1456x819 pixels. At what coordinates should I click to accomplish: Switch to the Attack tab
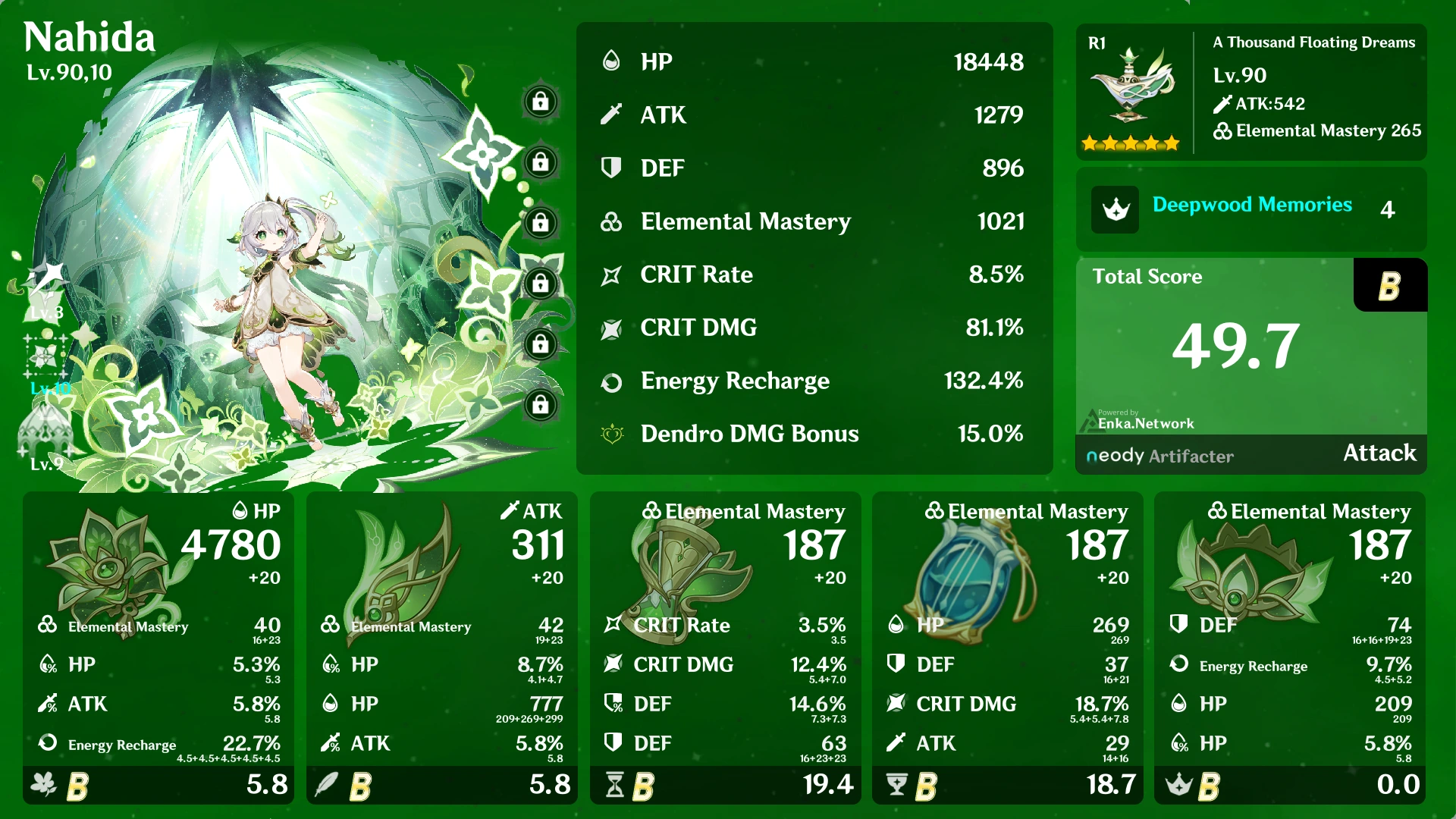pos(1379,453)
